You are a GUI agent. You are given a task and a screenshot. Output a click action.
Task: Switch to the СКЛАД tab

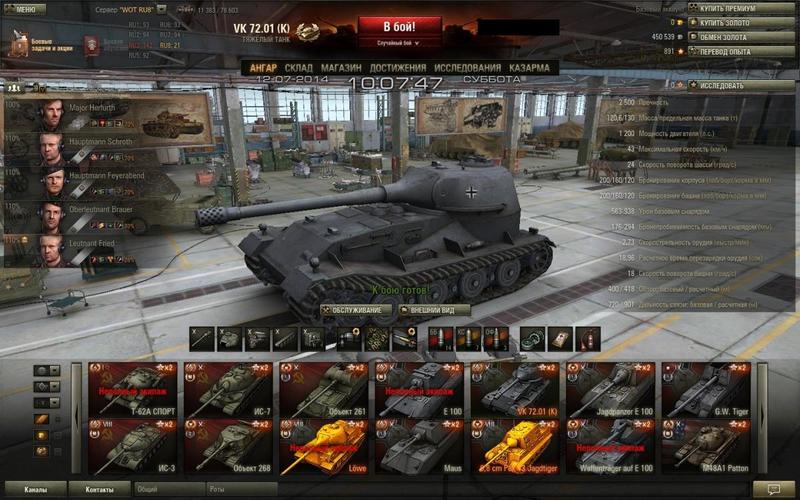[297, 68]
